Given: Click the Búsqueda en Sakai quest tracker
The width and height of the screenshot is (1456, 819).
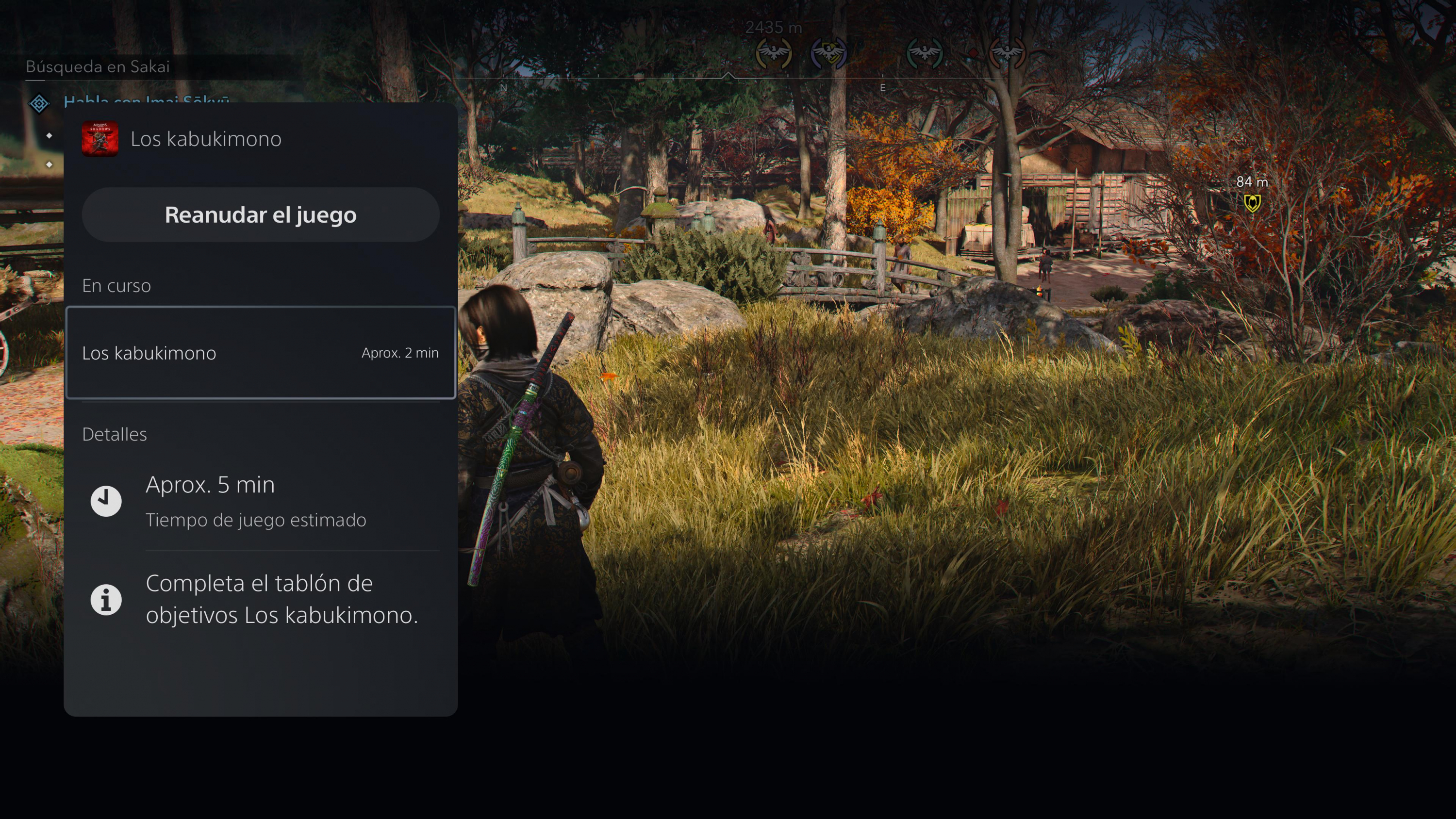Looking at the screenshot, I should [98, 66].
